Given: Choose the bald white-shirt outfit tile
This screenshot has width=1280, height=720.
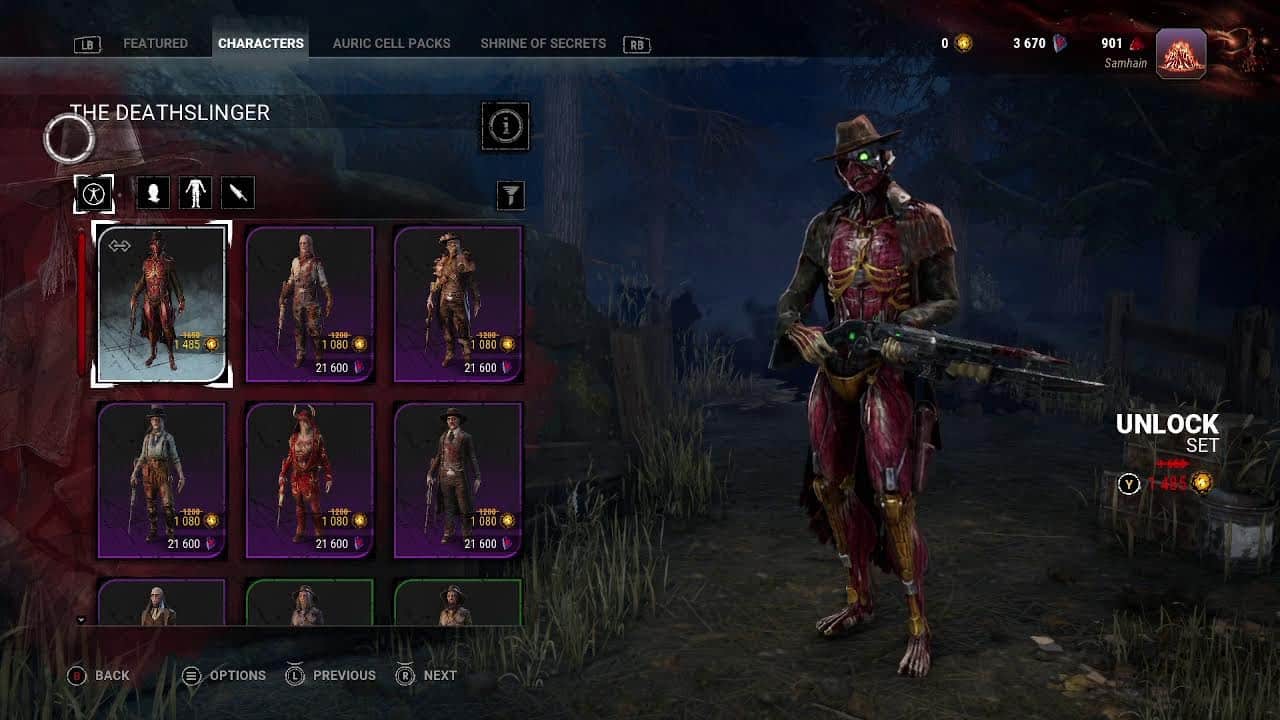Looking at the screenshot, I should pos(310,304).
